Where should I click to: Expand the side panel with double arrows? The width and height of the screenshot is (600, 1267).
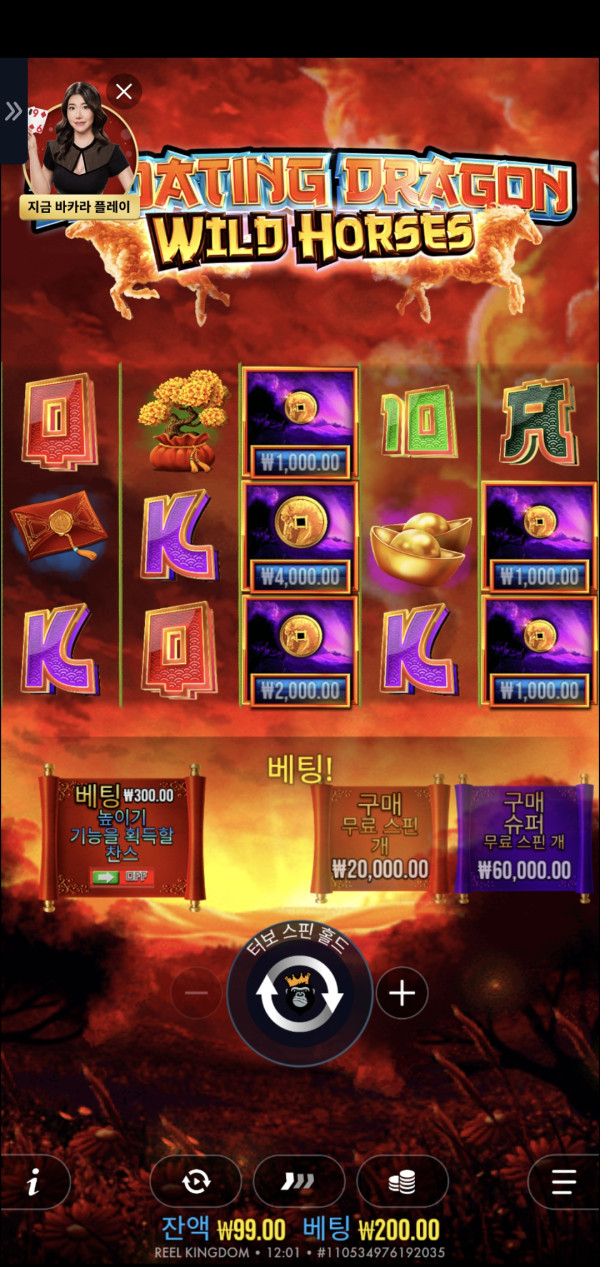13,111
